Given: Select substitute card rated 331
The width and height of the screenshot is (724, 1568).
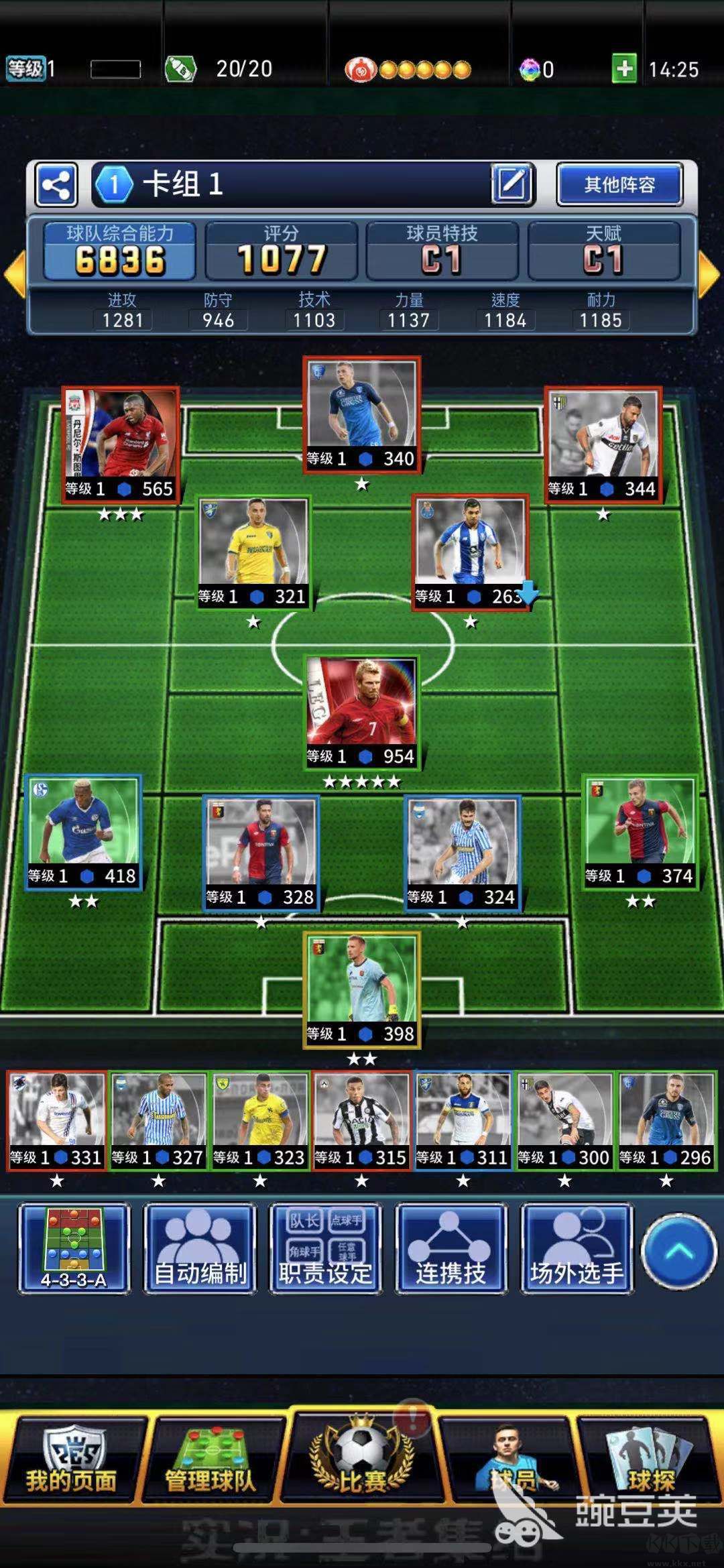Looking at the screenshot, I should click(57, 1121).
